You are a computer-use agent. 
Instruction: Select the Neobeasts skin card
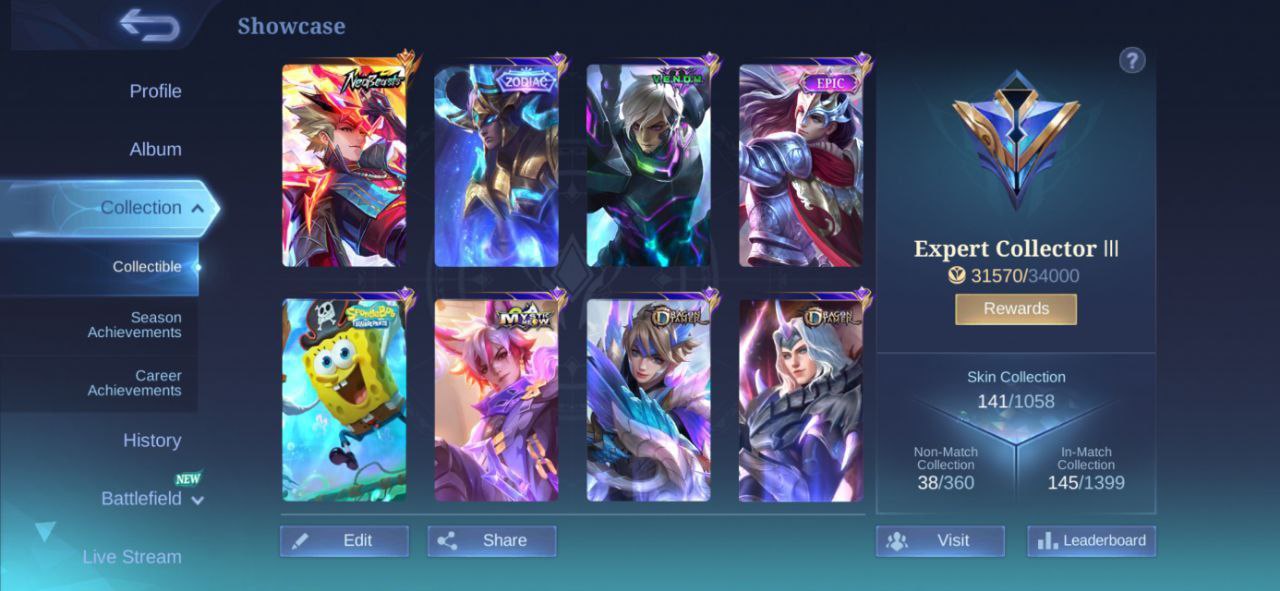(344, 166)
